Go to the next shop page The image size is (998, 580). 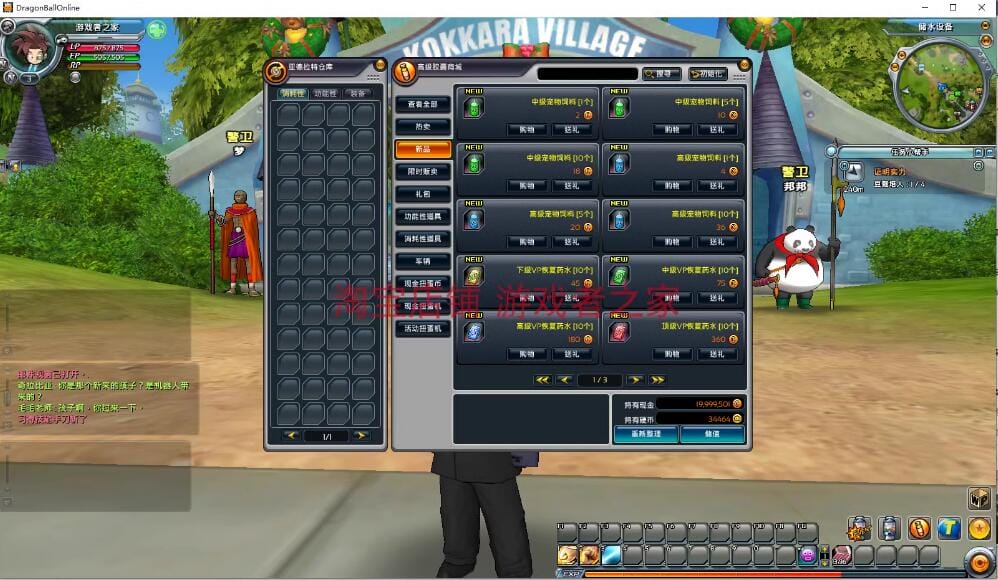point(634,380)
